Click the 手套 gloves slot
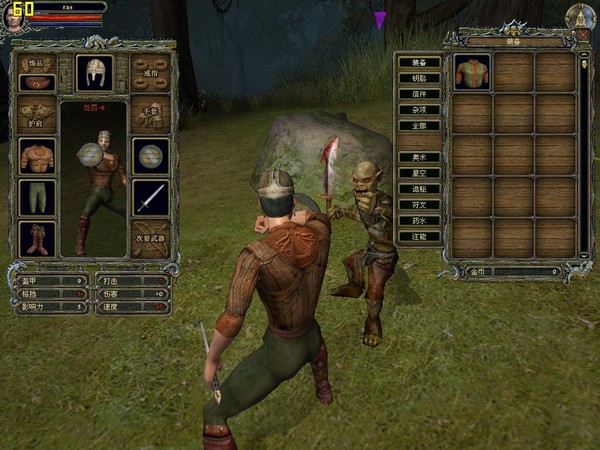The width and height of the screenshot is (600, 450). pyautogui.click(x=150, y=114)
